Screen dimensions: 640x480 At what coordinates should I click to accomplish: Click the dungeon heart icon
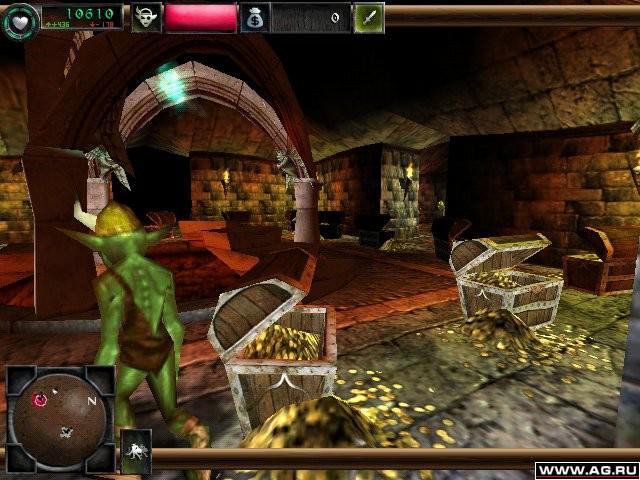pos(20,19)
